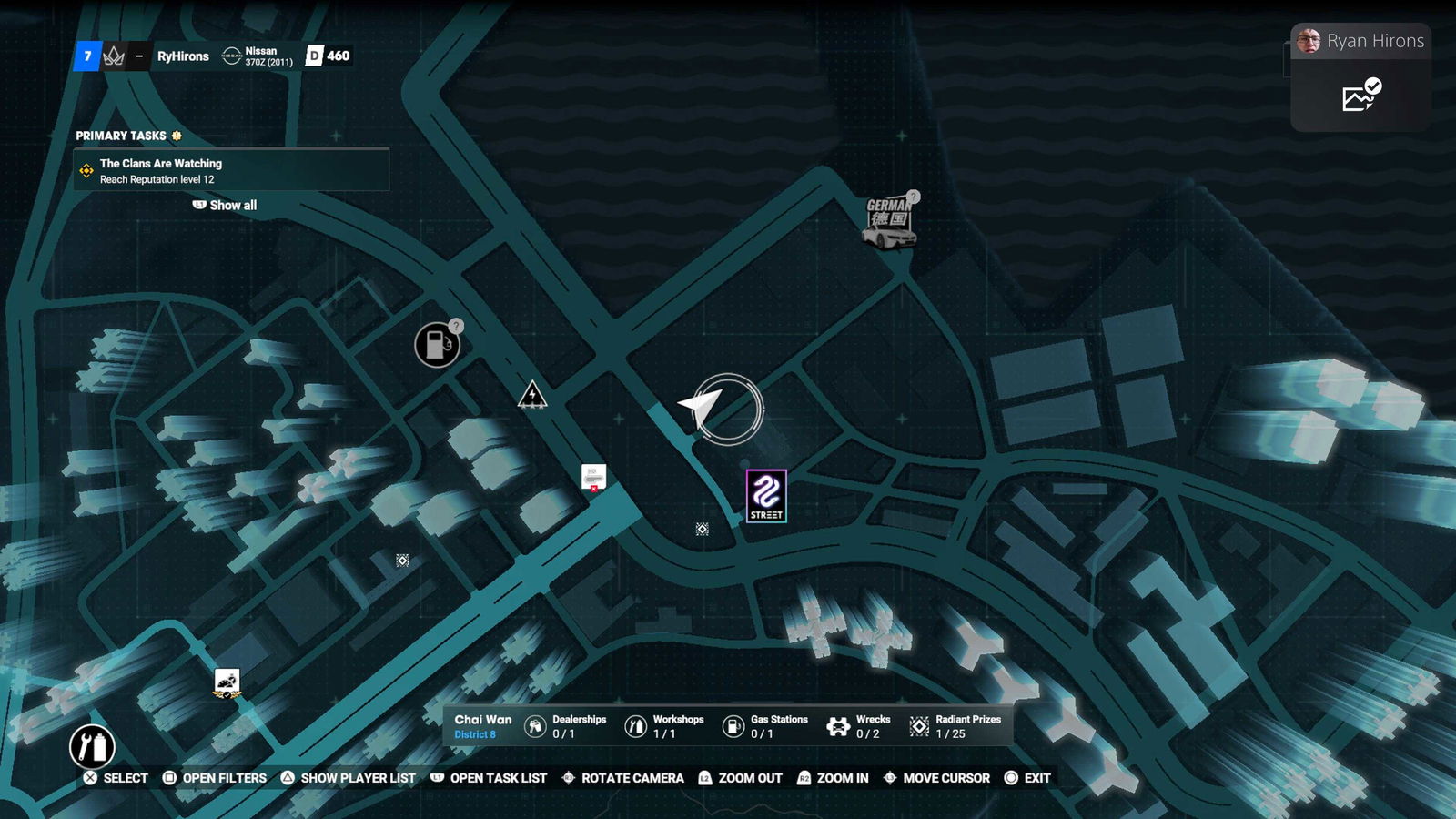
Task: Show all primary tasks
Action: [225, 206]
